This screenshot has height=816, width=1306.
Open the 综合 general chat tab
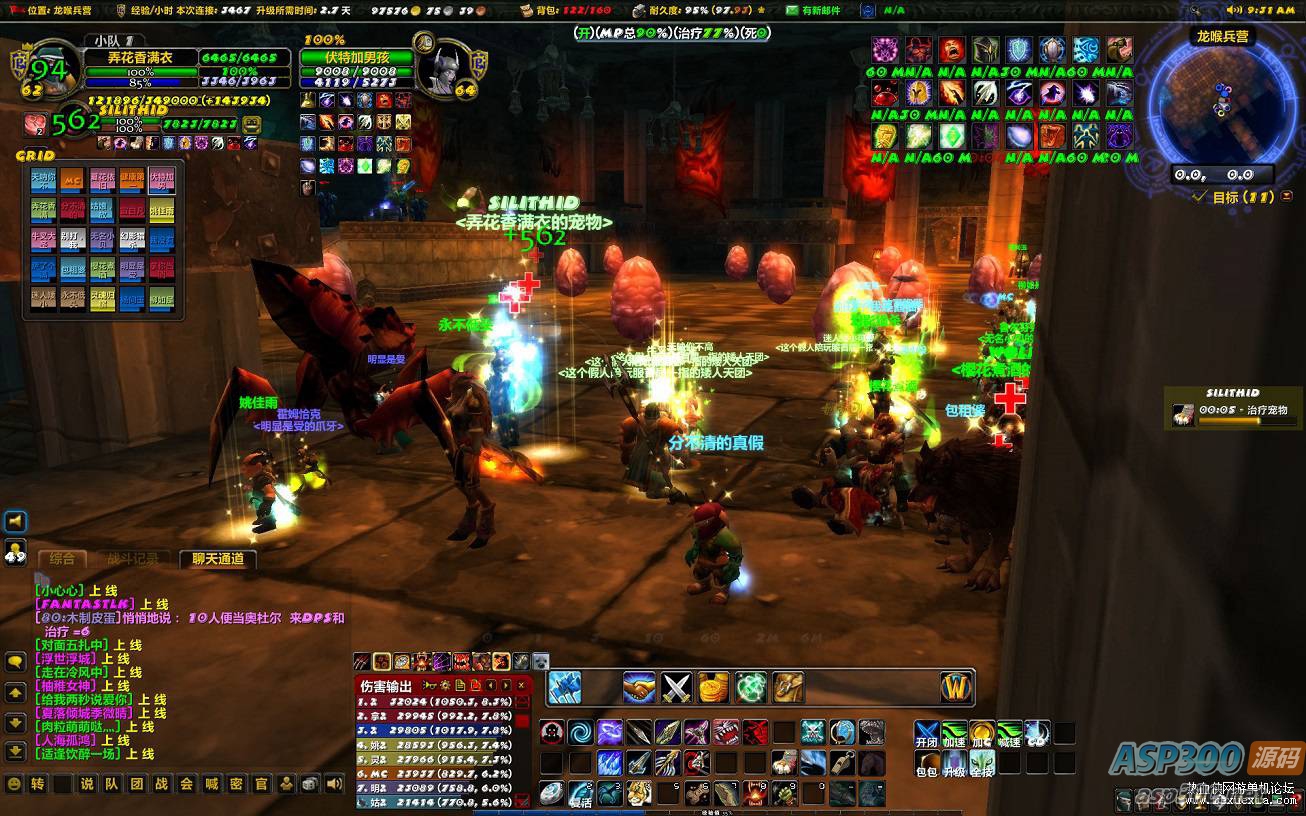click(61, 559)
